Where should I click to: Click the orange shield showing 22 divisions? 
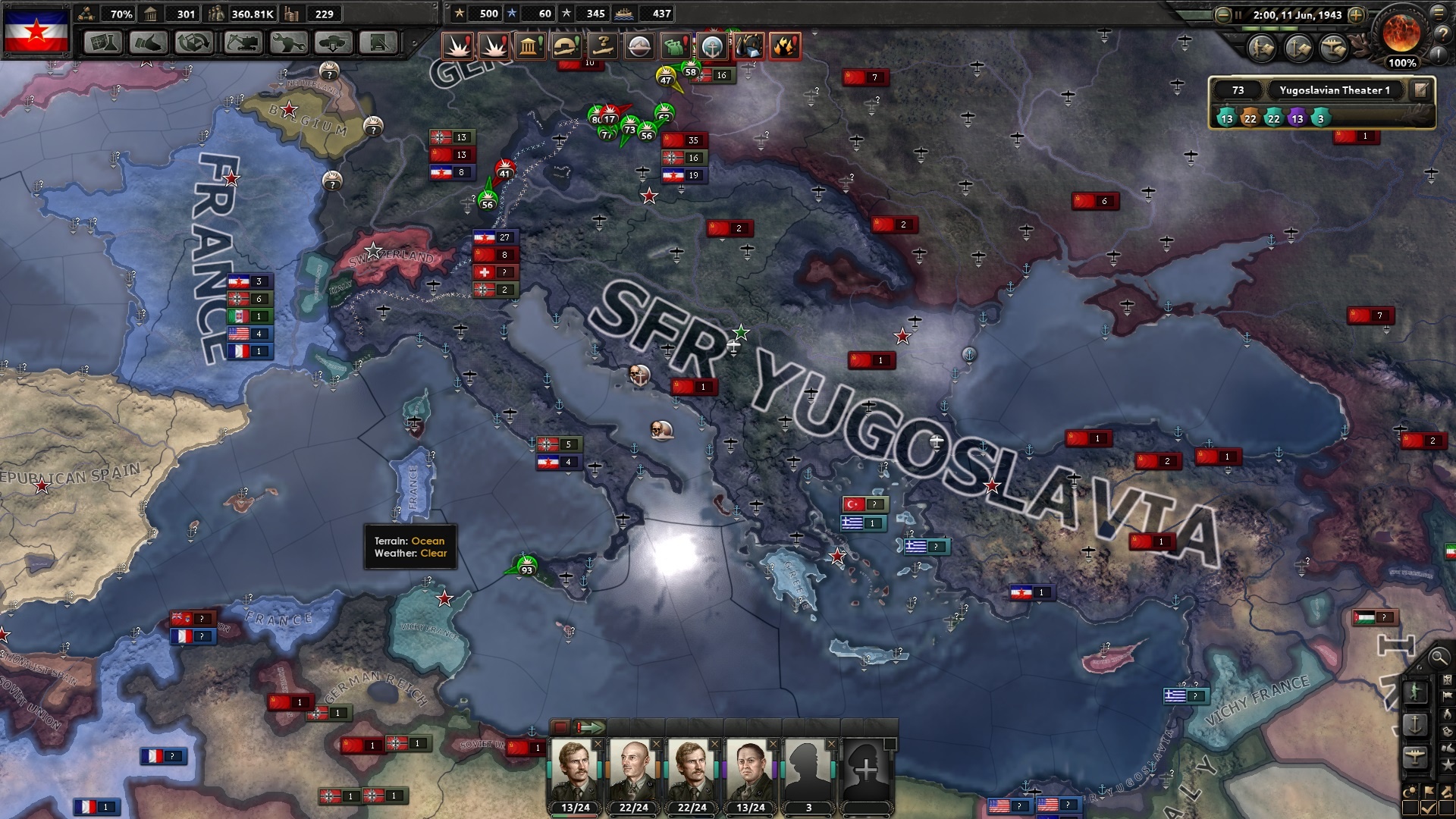coord(1249,119)
